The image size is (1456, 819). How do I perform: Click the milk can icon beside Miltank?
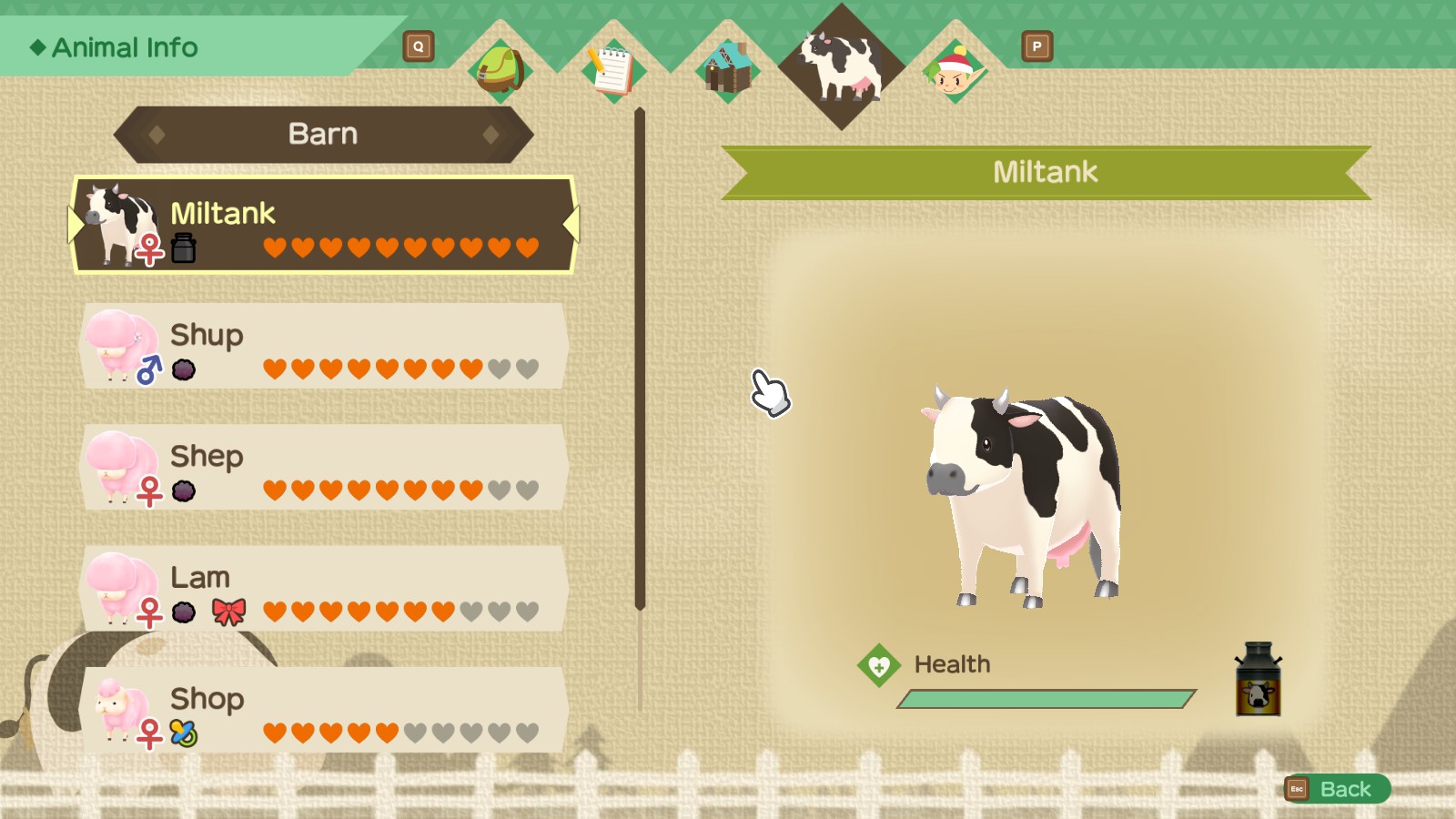click(186, 246)
